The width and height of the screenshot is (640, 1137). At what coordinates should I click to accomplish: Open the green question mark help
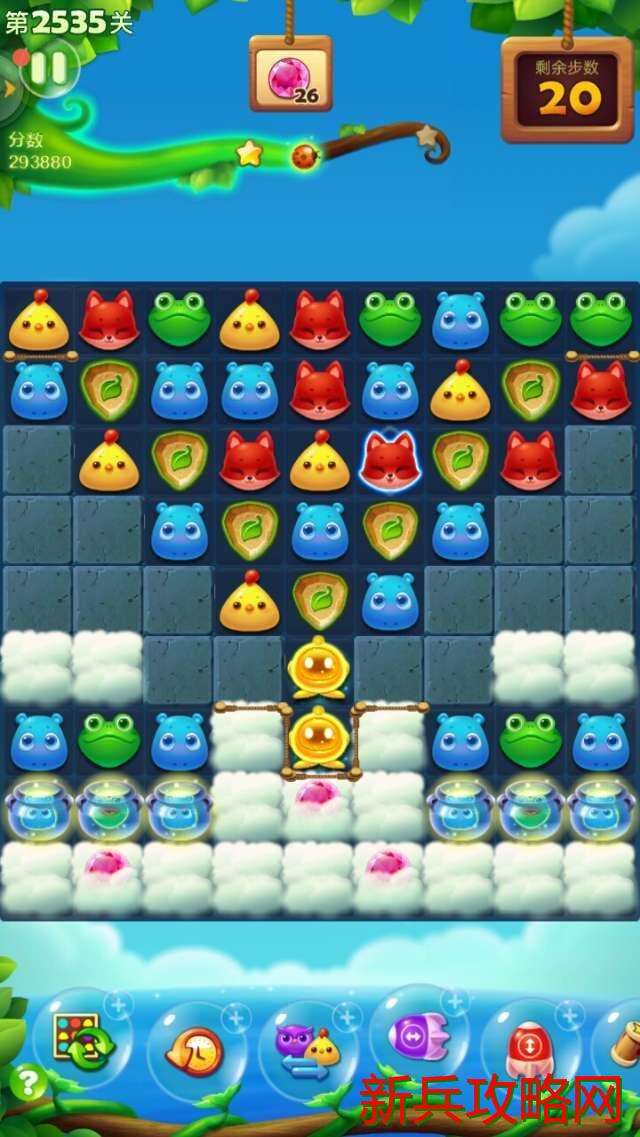[x=27, y=1083]
